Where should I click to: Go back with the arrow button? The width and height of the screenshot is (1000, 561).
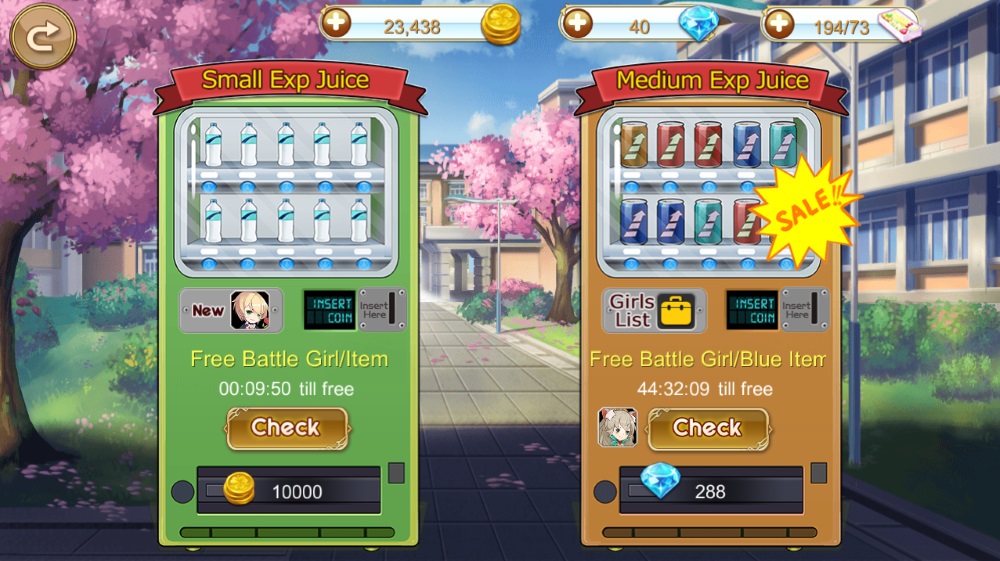pos(42,37)
